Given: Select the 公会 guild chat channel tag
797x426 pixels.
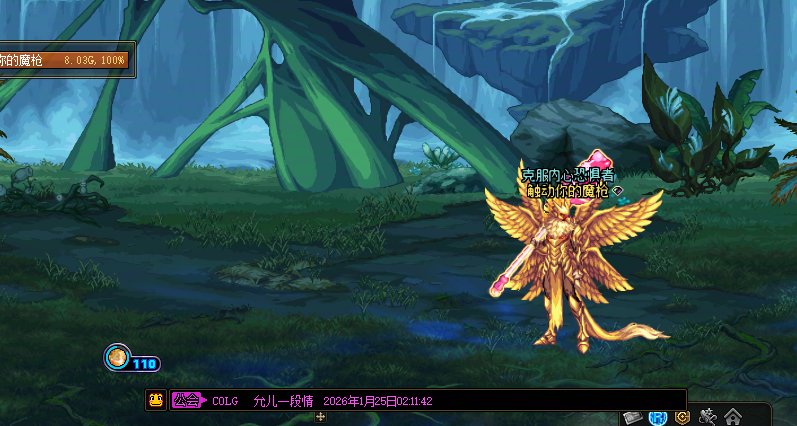Looking at the screenshot, I should (x=186, y=400).
